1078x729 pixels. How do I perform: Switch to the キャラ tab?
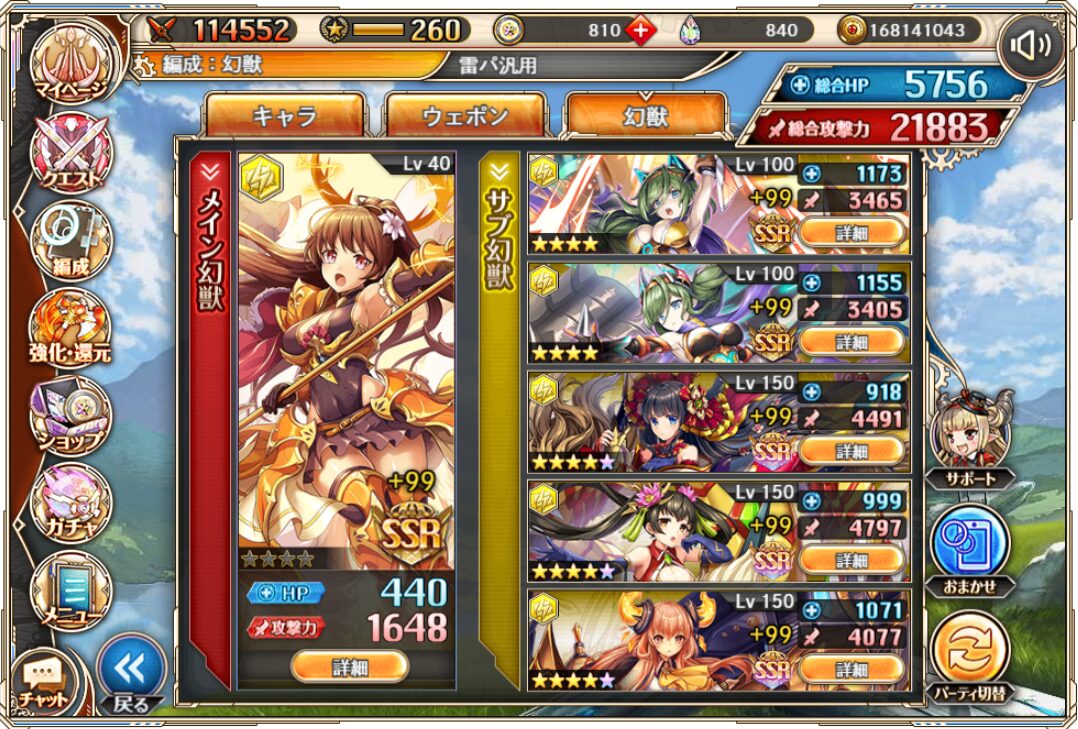[285, 115]
